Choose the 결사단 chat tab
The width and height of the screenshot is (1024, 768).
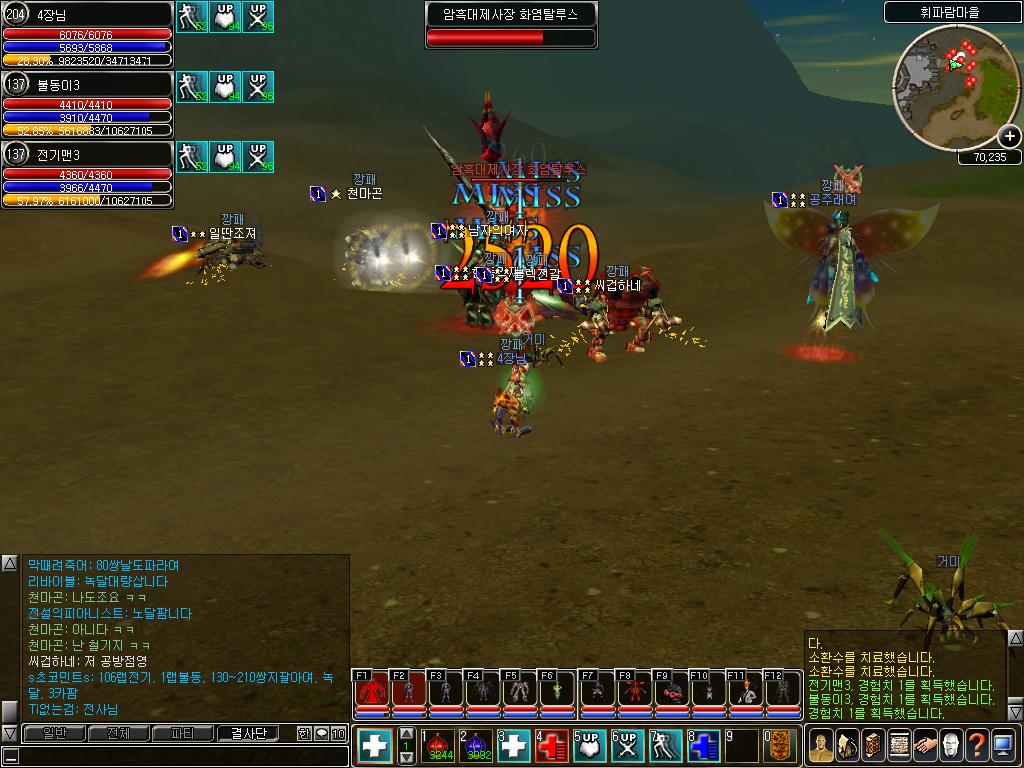tap(249, 733)
